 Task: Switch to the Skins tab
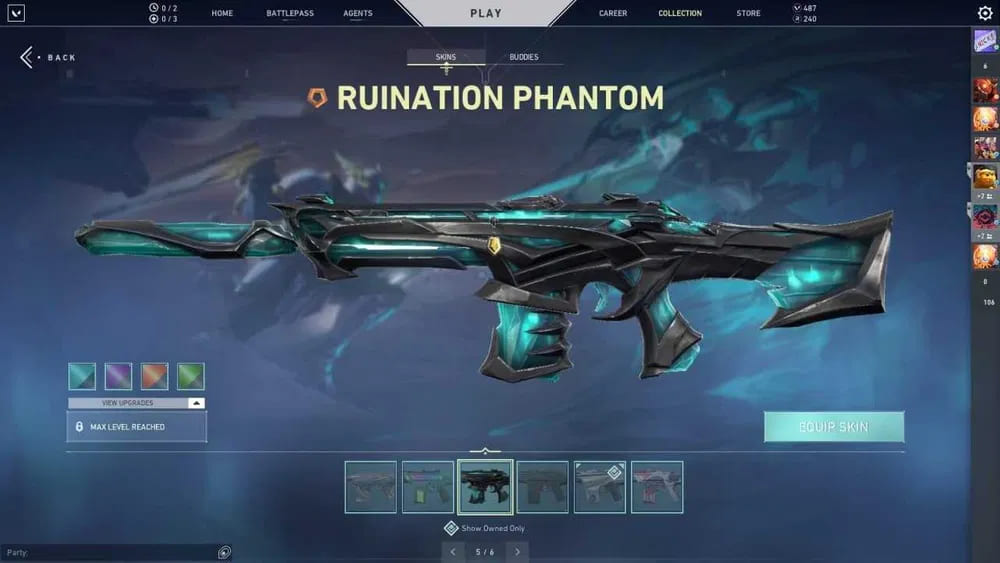point(446,57)
